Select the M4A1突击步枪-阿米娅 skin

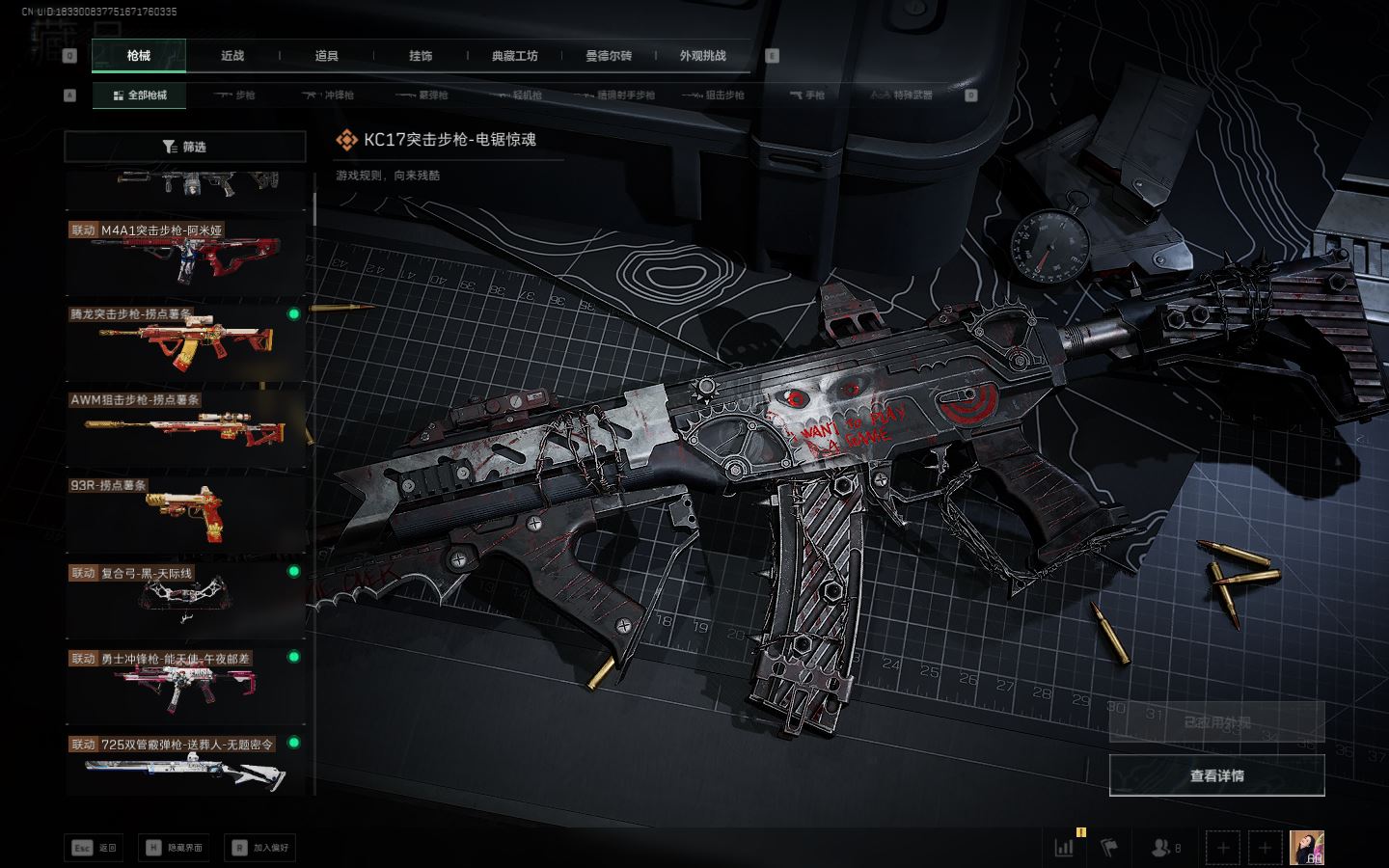[185, 256]
